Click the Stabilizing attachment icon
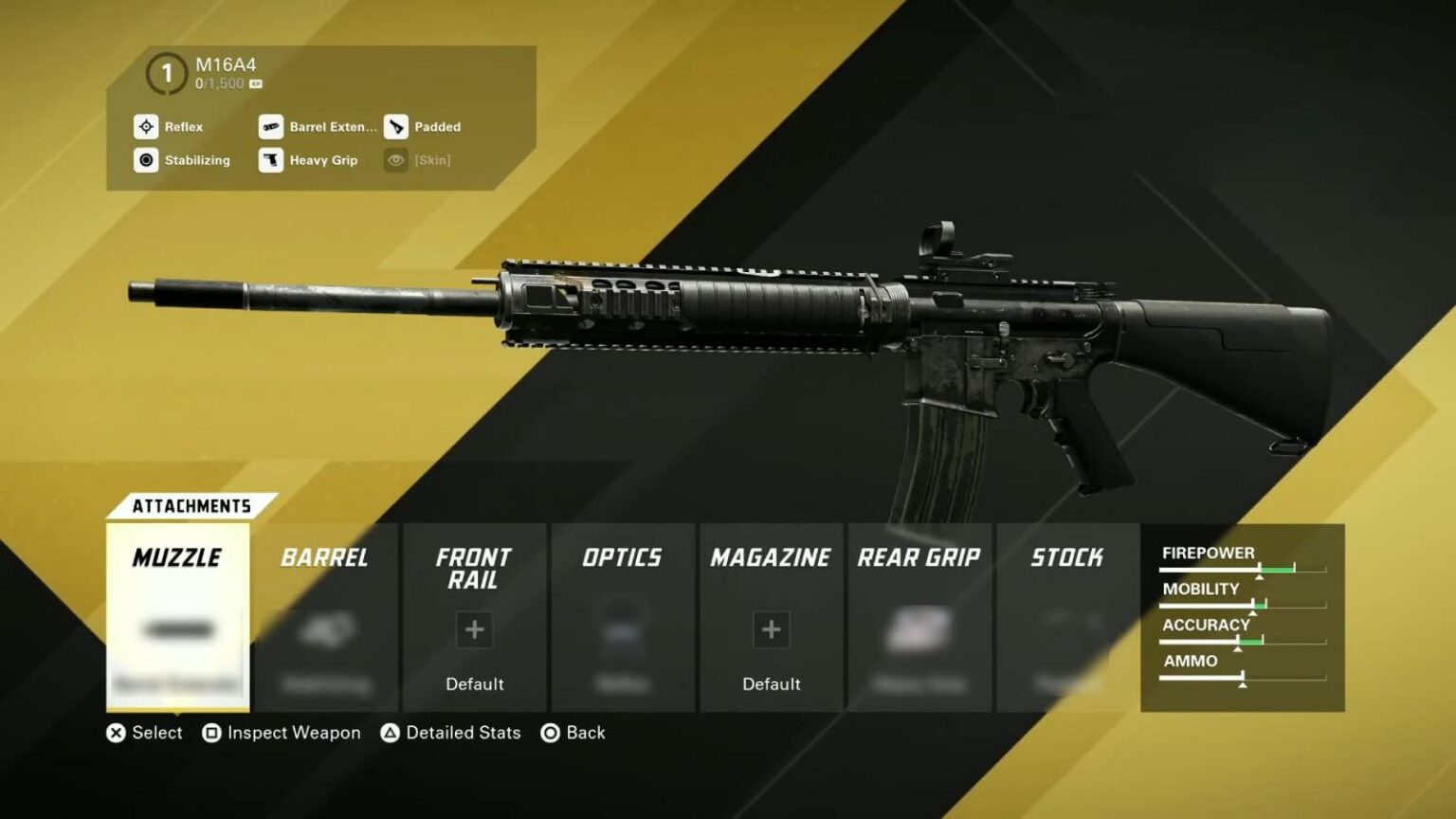 coord(146,160)
